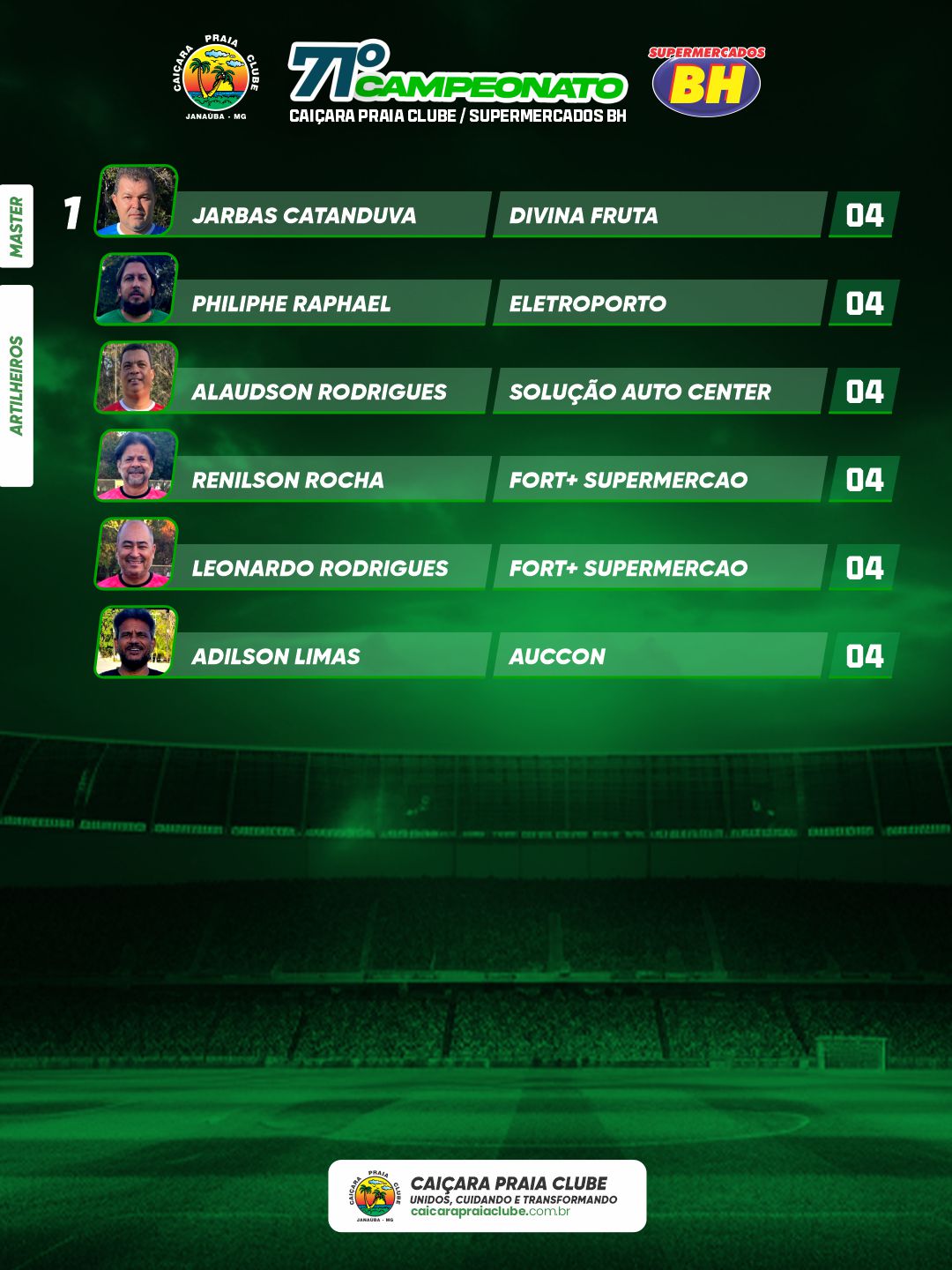Visit the caicarapraiaclube.com.br link
Viewport: 952px width, 1270px height.
point(490,1212)
